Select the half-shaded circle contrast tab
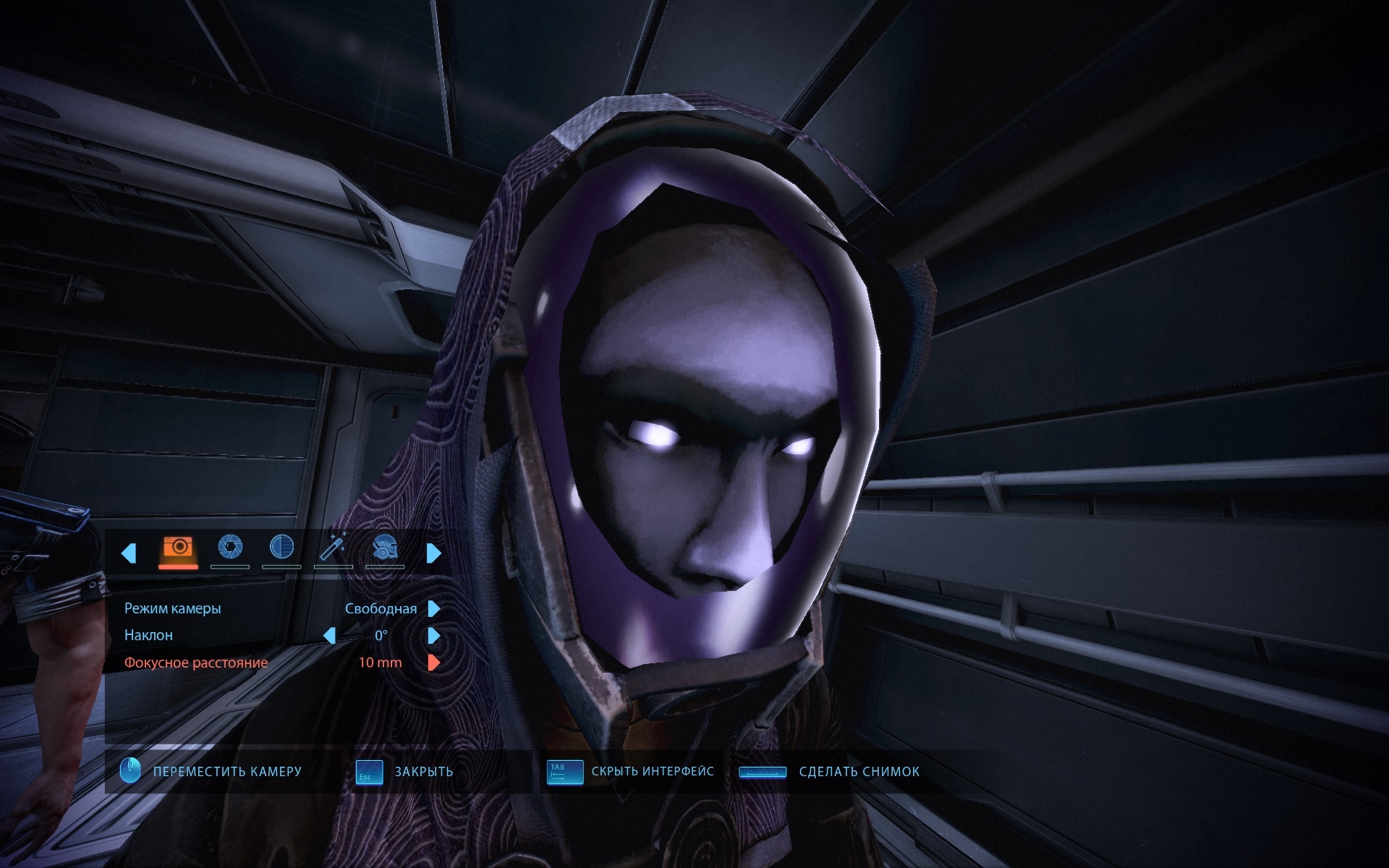The image size is (1389, 868). pyautogui.click(x=281, y=548)
